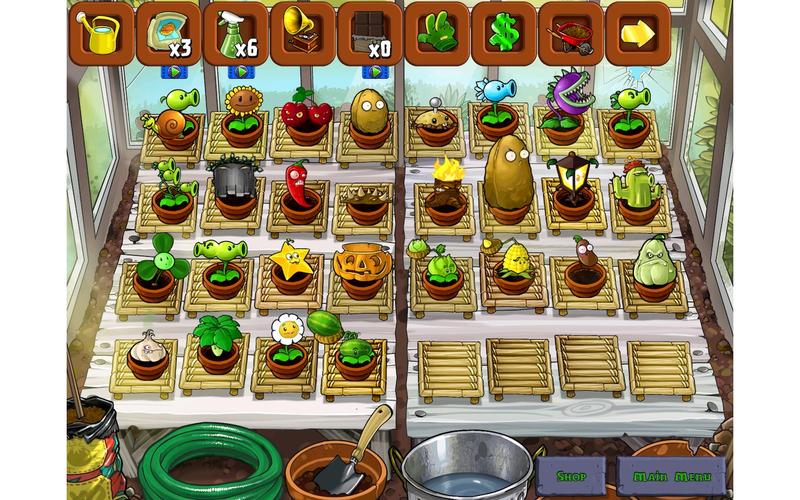
Task: Click the small button beneath the chocolate
Action: [x=374, y=72]
